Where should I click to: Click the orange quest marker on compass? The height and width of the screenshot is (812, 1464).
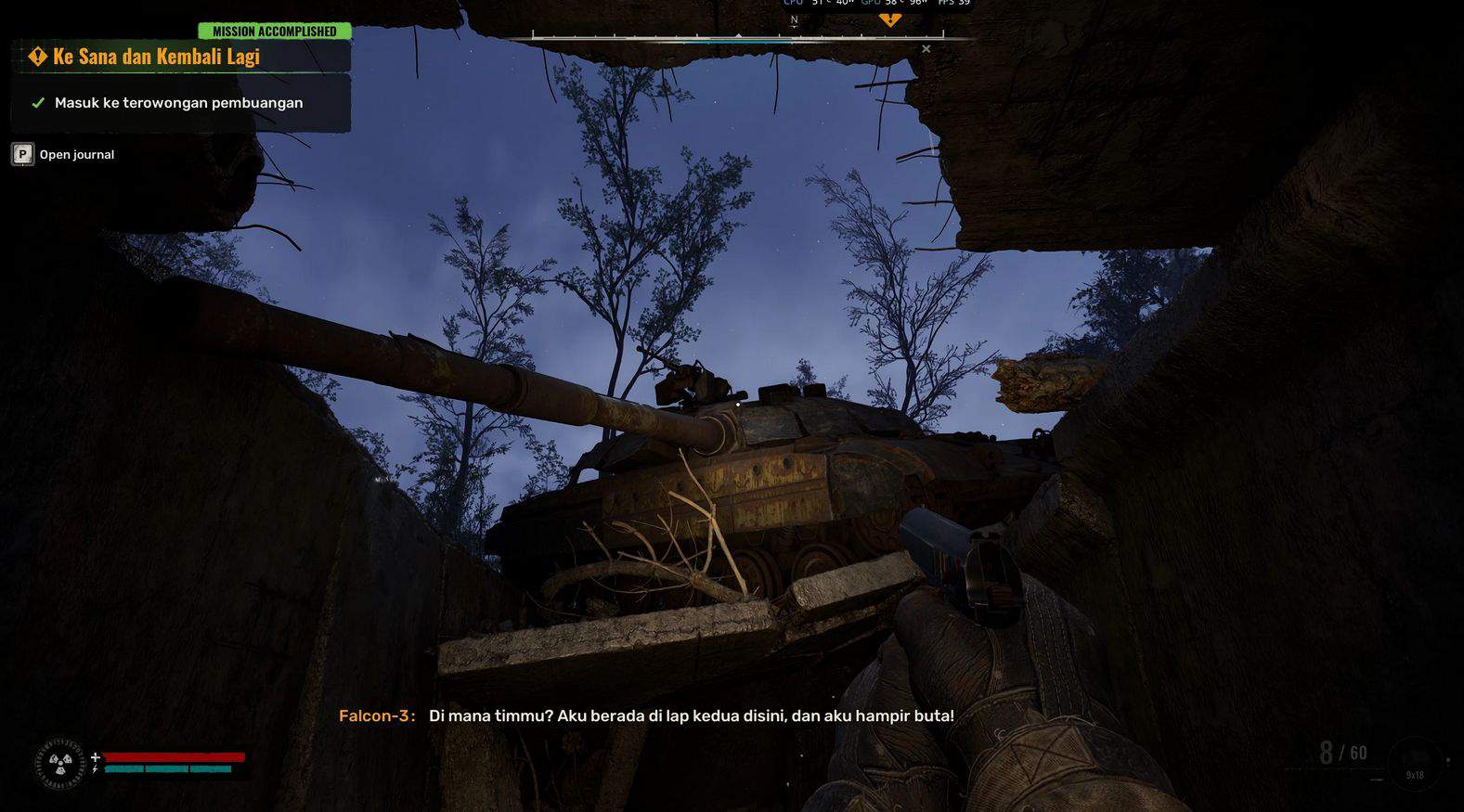(x=889, y=19)
